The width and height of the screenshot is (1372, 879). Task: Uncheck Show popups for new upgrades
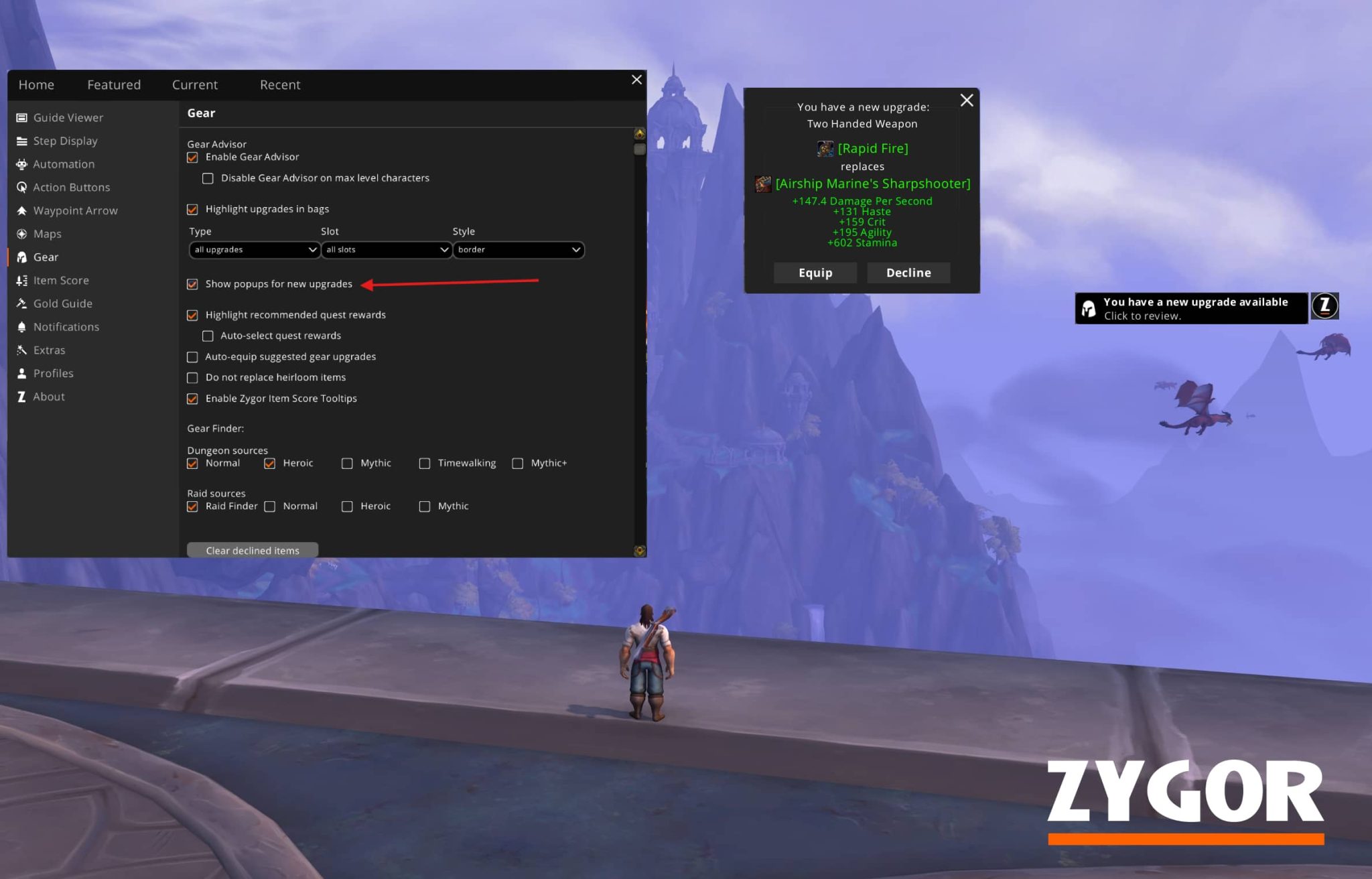(192, 284)
